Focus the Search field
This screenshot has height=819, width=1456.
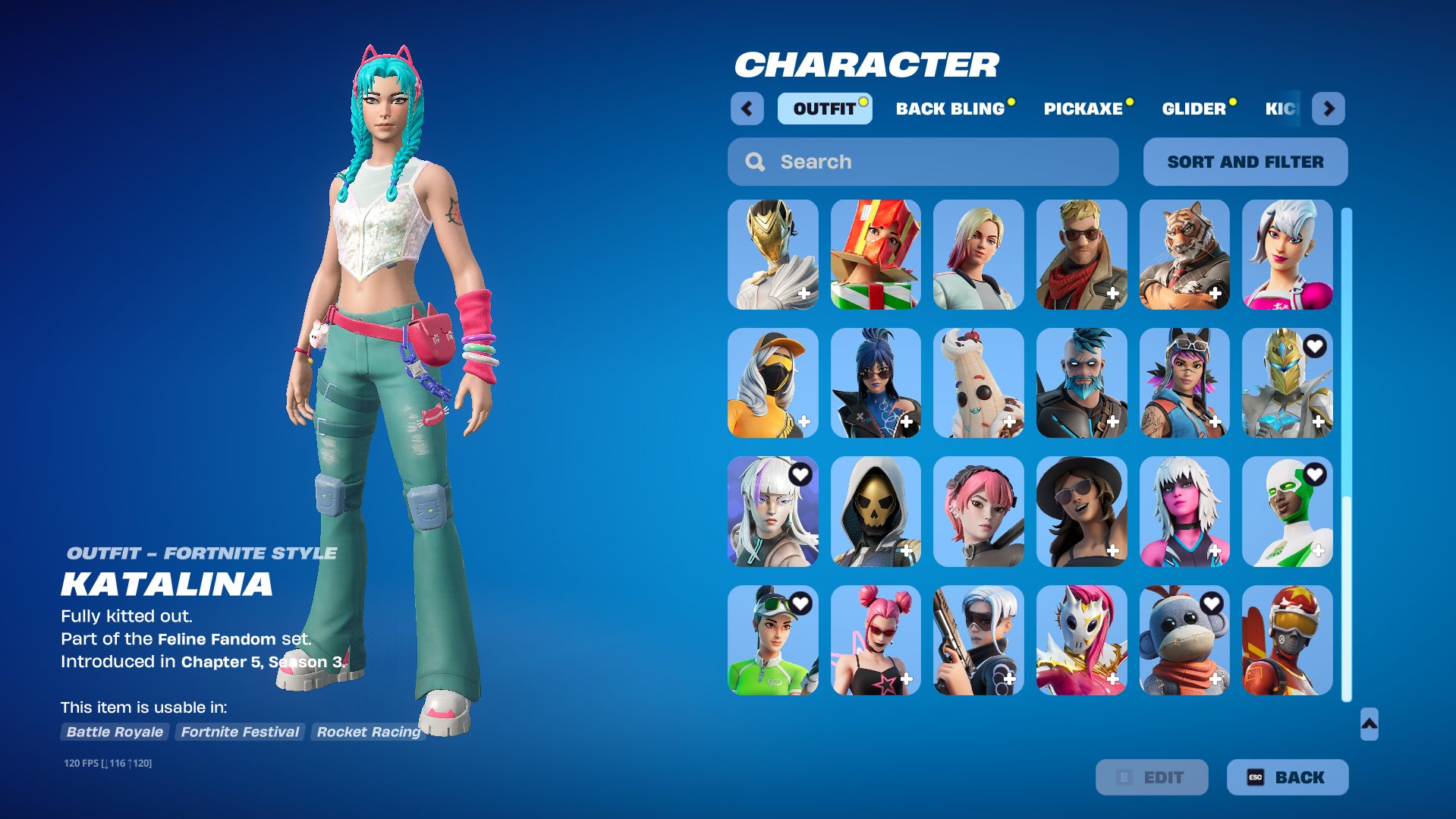923,162
